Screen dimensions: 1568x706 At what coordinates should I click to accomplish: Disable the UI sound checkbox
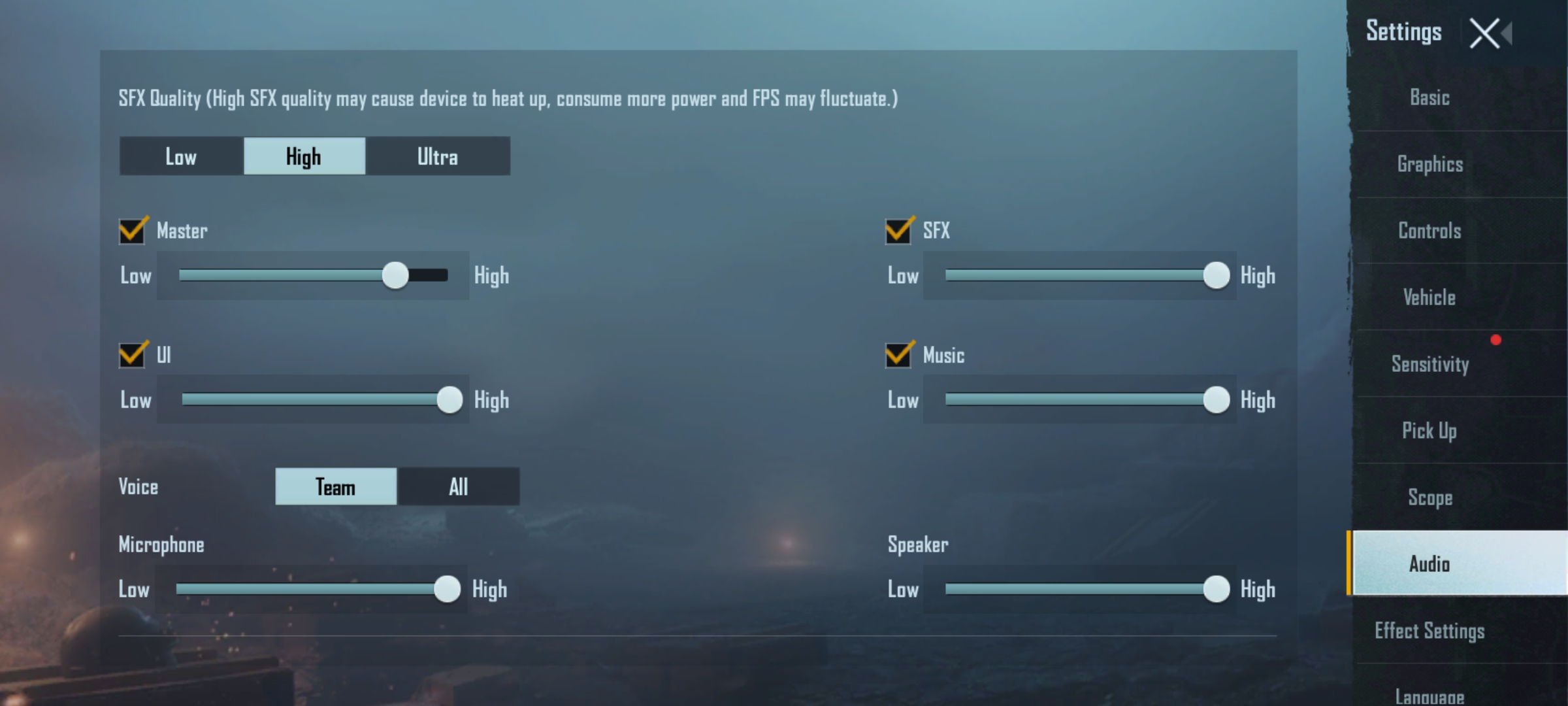click(x=131, y=356)
